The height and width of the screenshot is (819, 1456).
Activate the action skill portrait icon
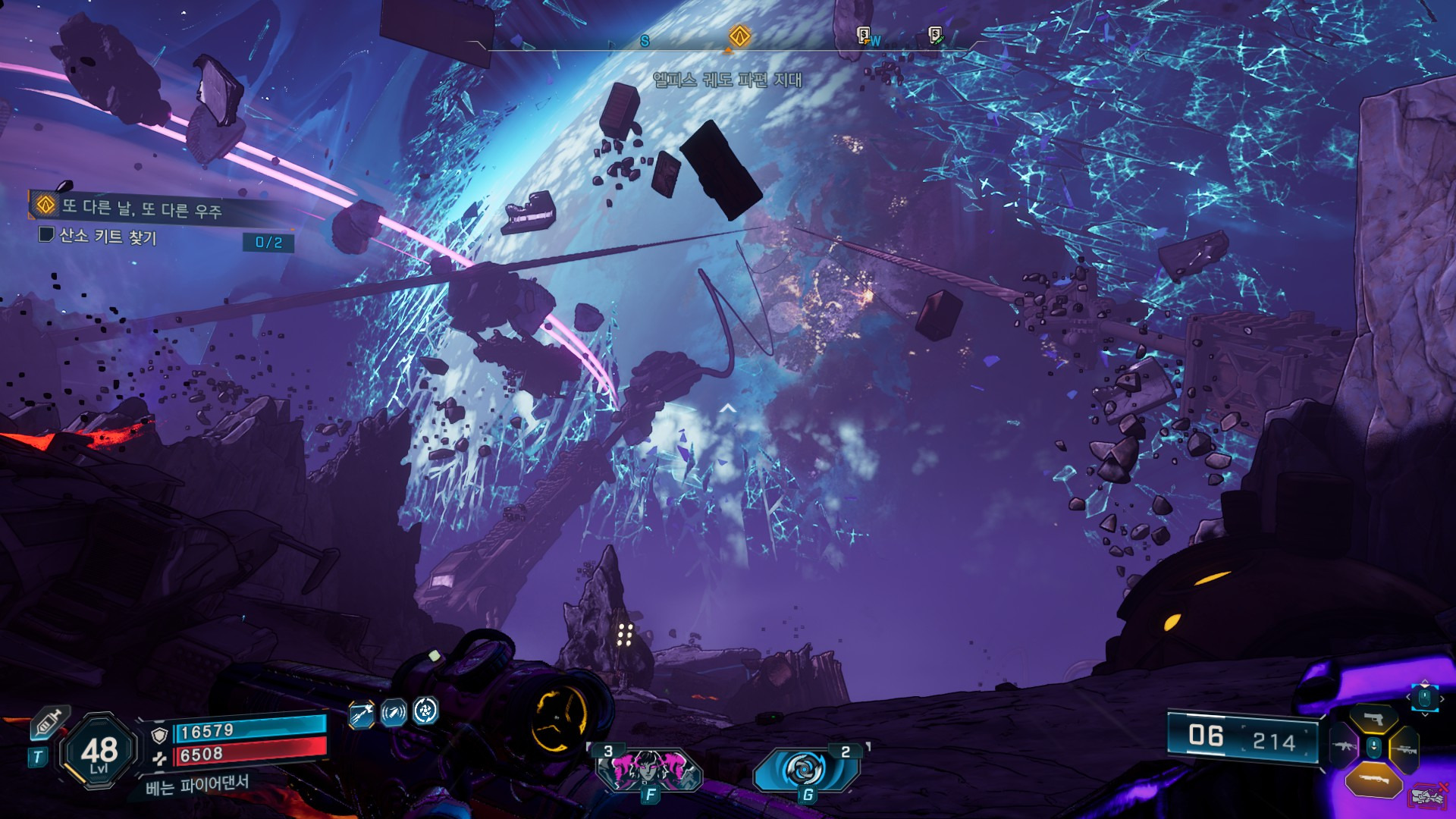click(x=649, y=768)
